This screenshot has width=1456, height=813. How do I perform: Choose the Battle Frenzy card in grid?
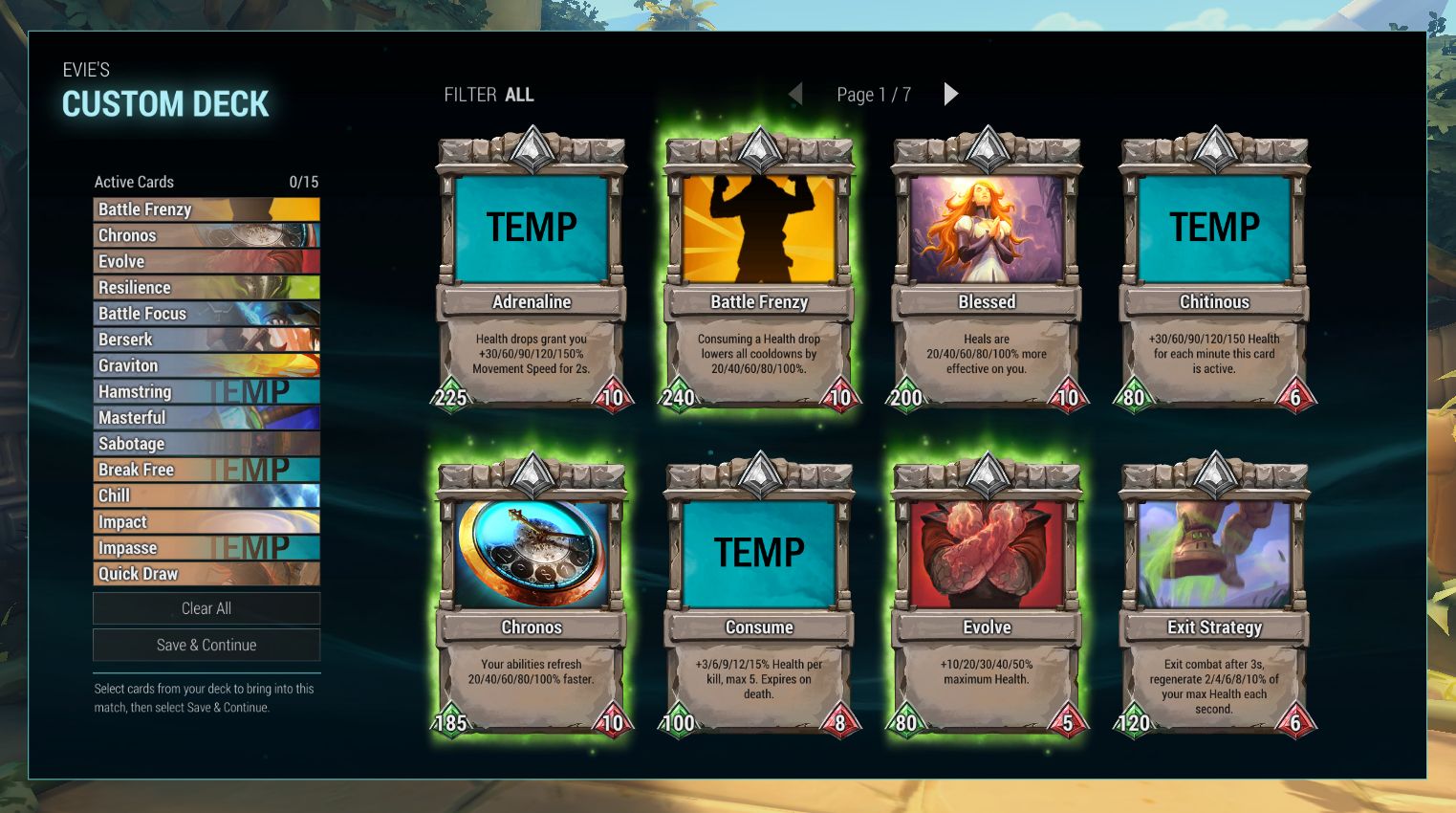click(759, 273)
